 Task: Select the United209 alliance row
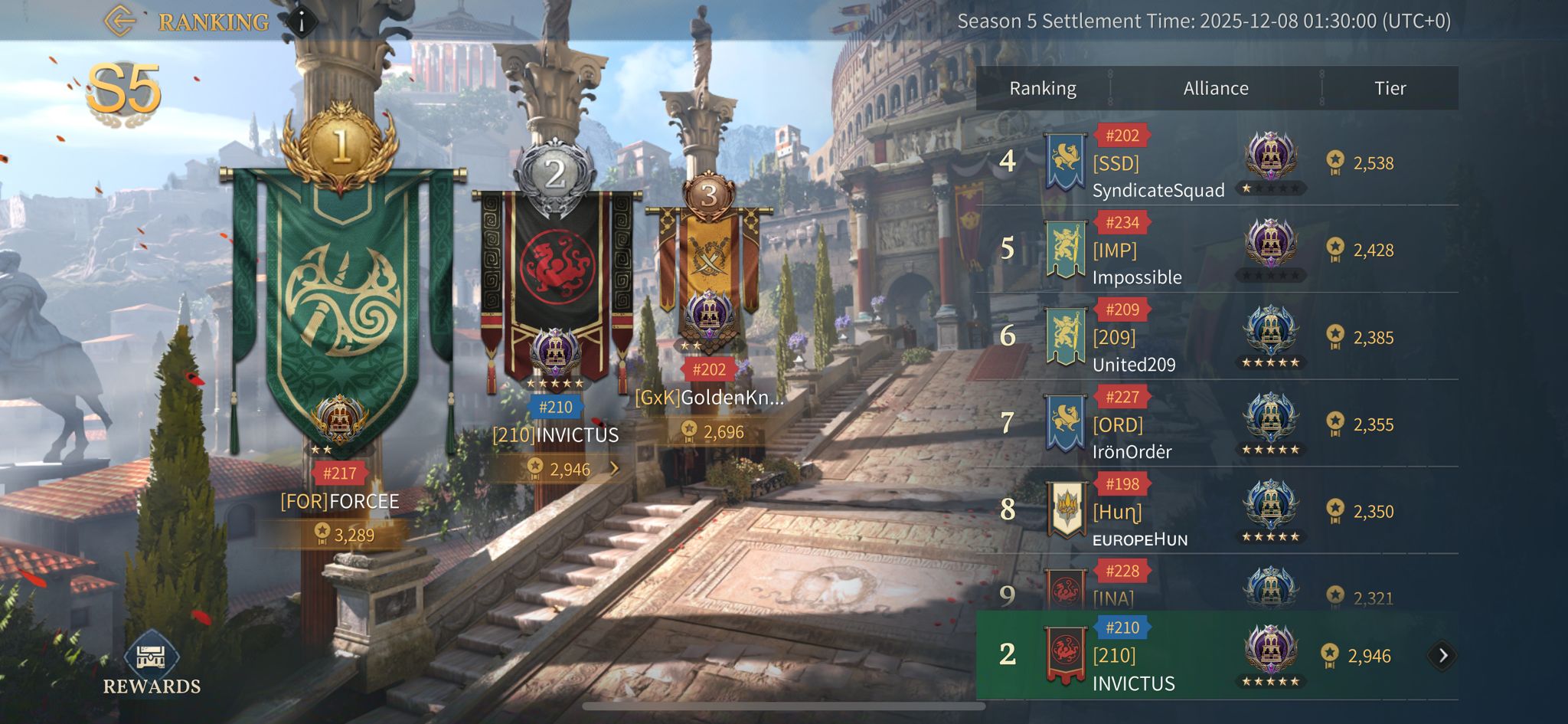(x=1216, y=337)
